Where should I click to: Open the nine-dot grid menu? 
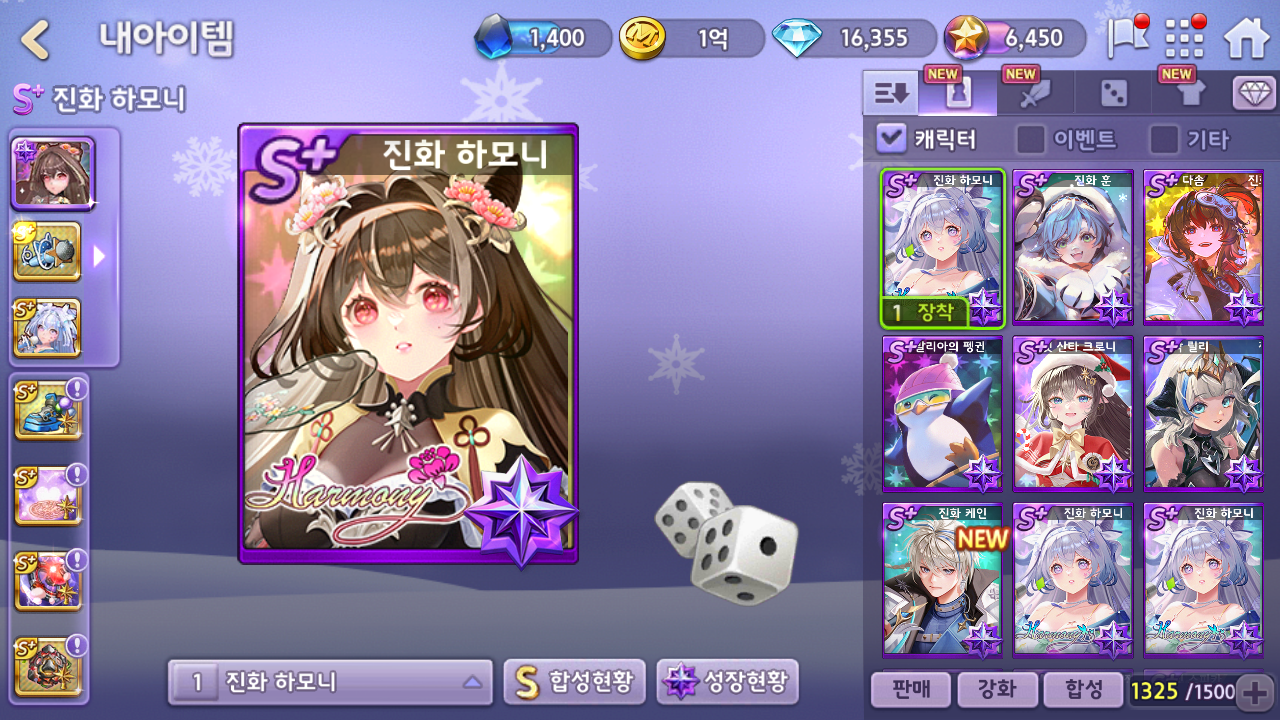point(1186,39)
